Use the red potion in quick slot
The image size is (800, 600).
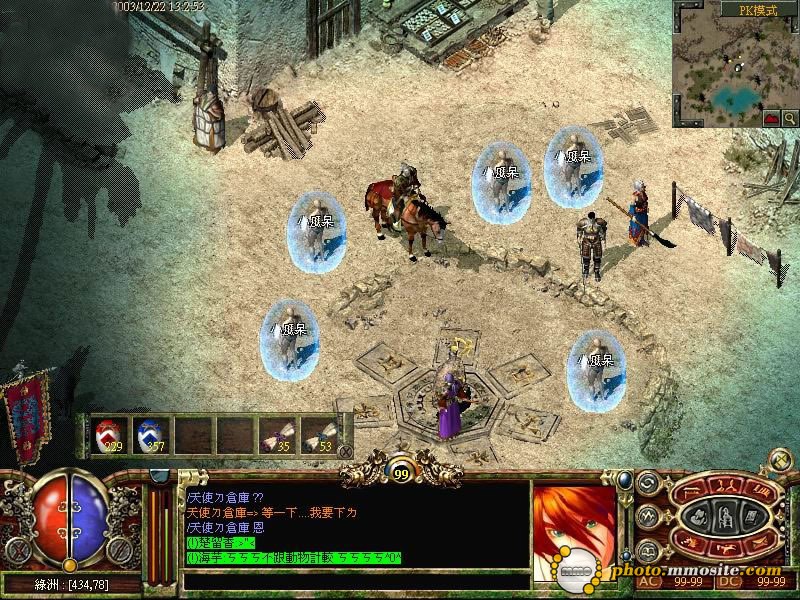tap(109, 435)
